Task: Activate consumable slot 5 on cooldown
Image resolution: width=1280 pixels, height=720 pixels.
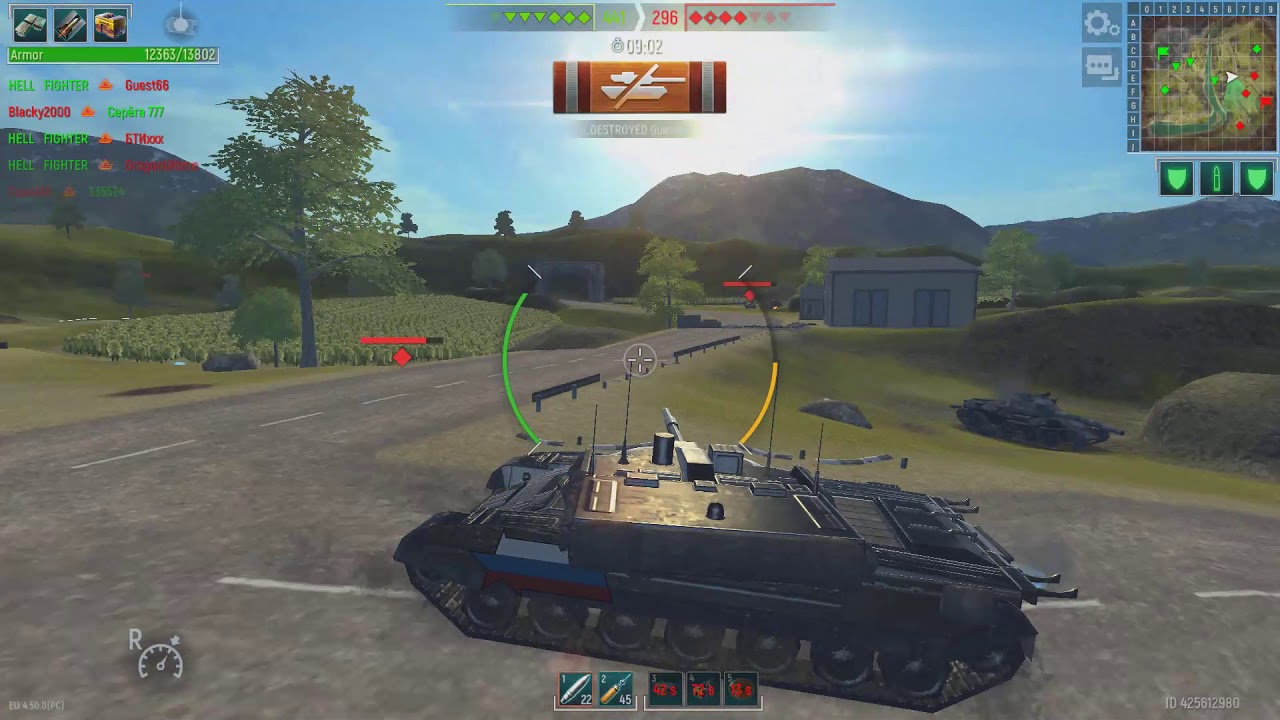Action: click(x=740, y=689)
